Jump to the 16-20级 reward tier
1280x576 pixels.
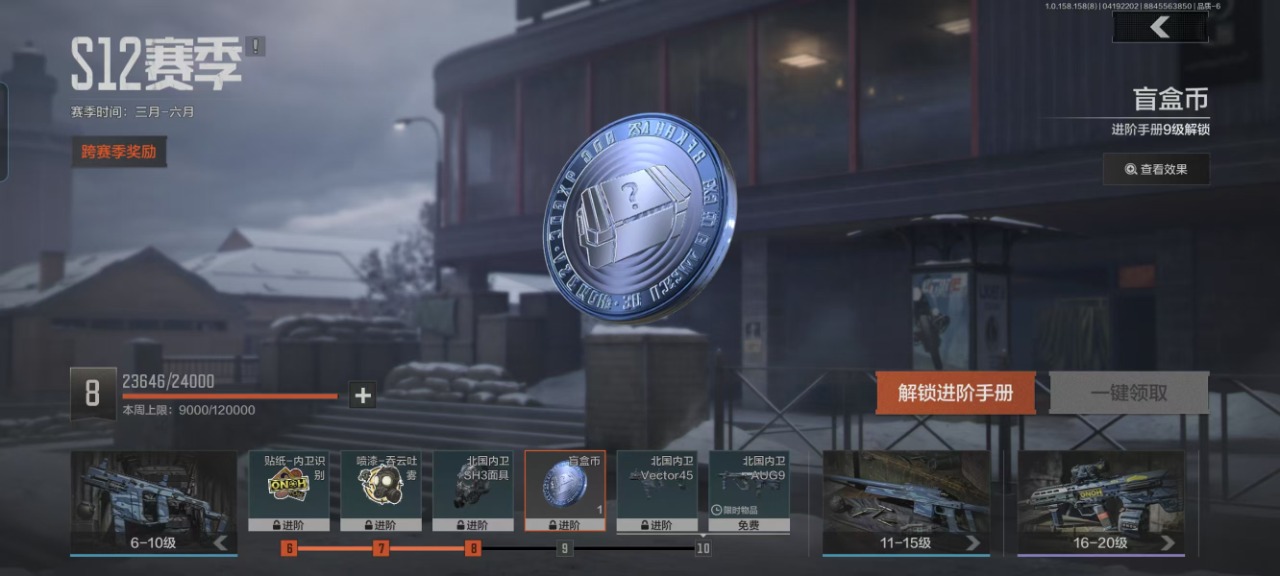pyautogui.click(x=1101, y=503)
